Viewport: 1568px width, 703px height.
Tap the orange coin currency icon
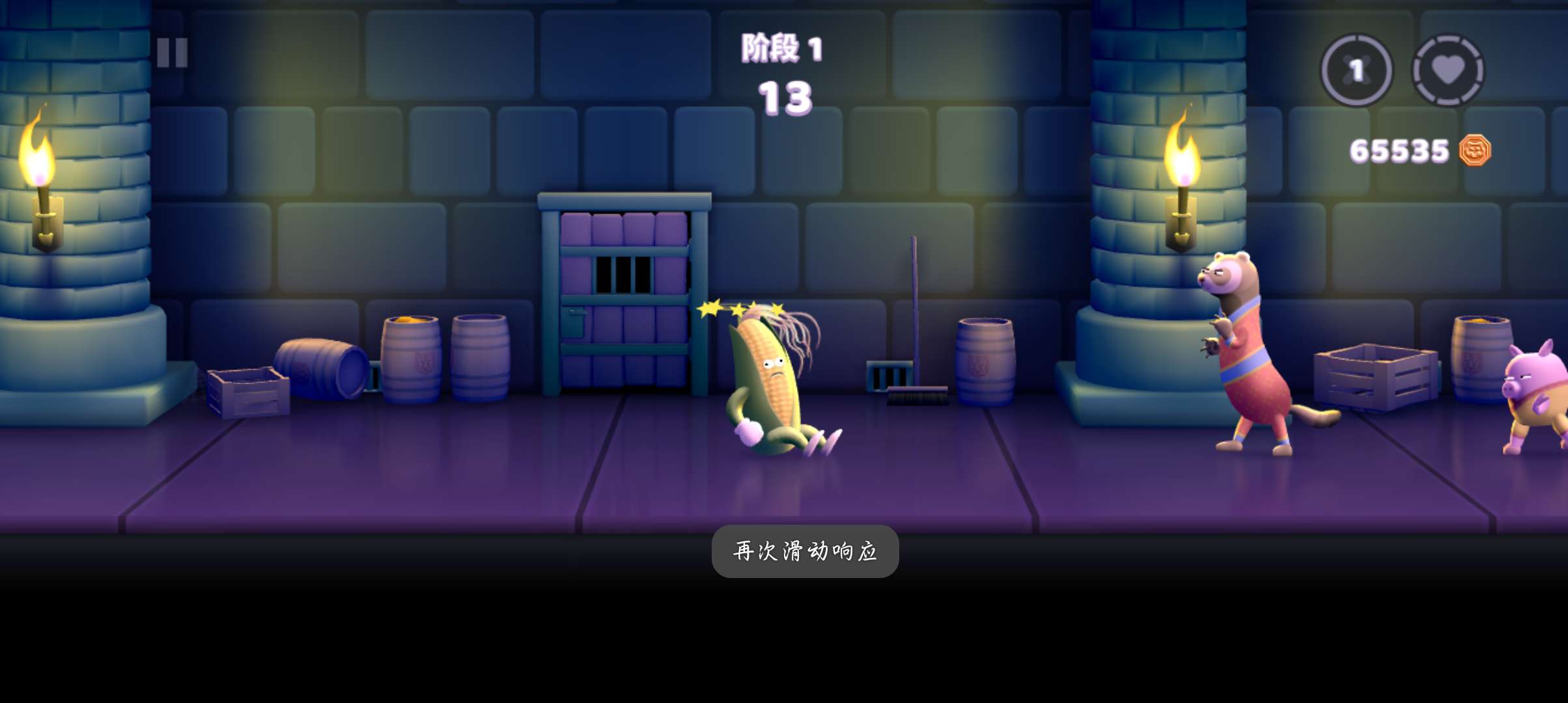(x=1476, y=150)
